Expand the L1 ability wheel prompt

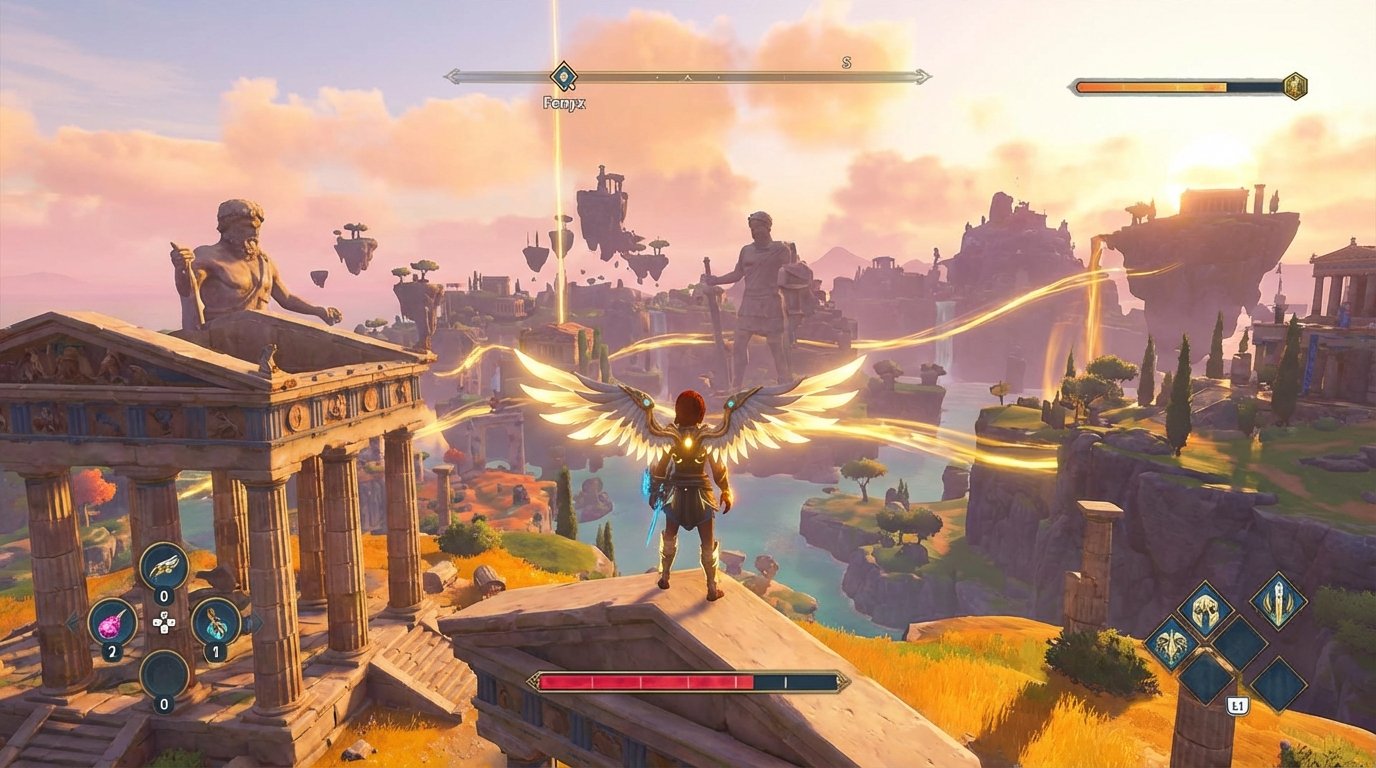point(1238,704)
